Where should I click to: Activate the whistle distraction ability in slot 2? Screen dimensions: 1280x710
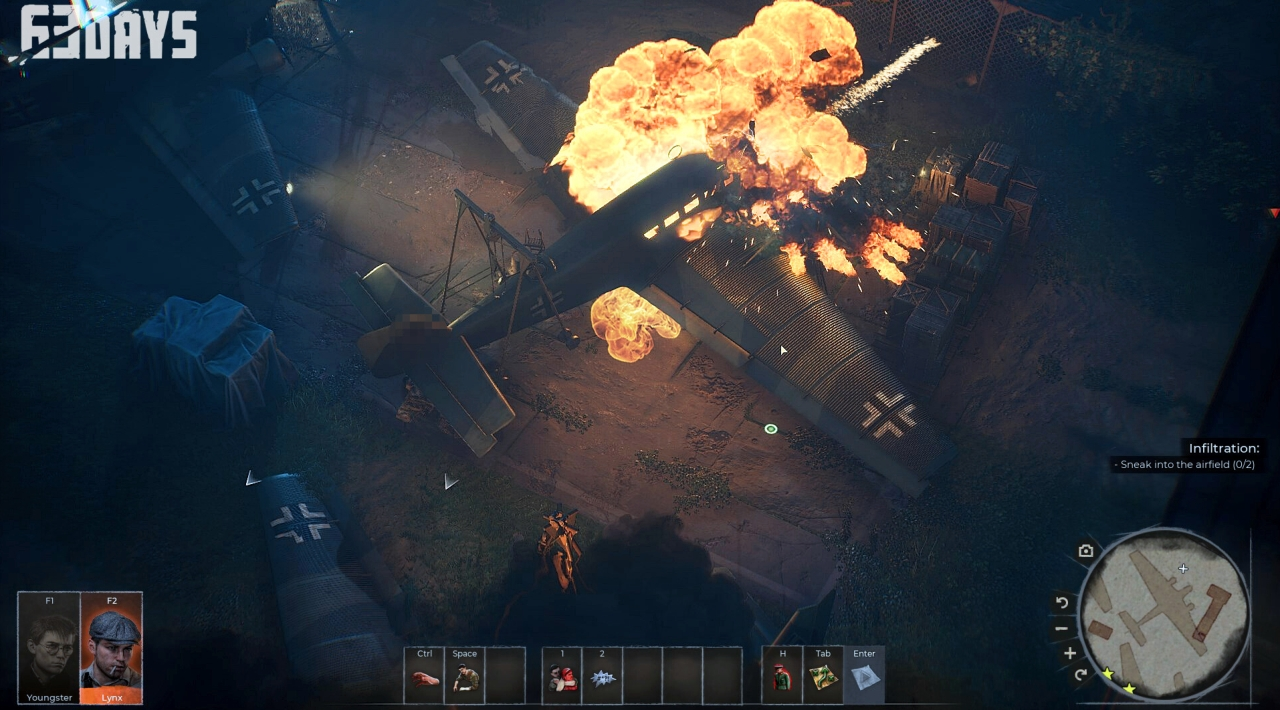tap(602, 676)
